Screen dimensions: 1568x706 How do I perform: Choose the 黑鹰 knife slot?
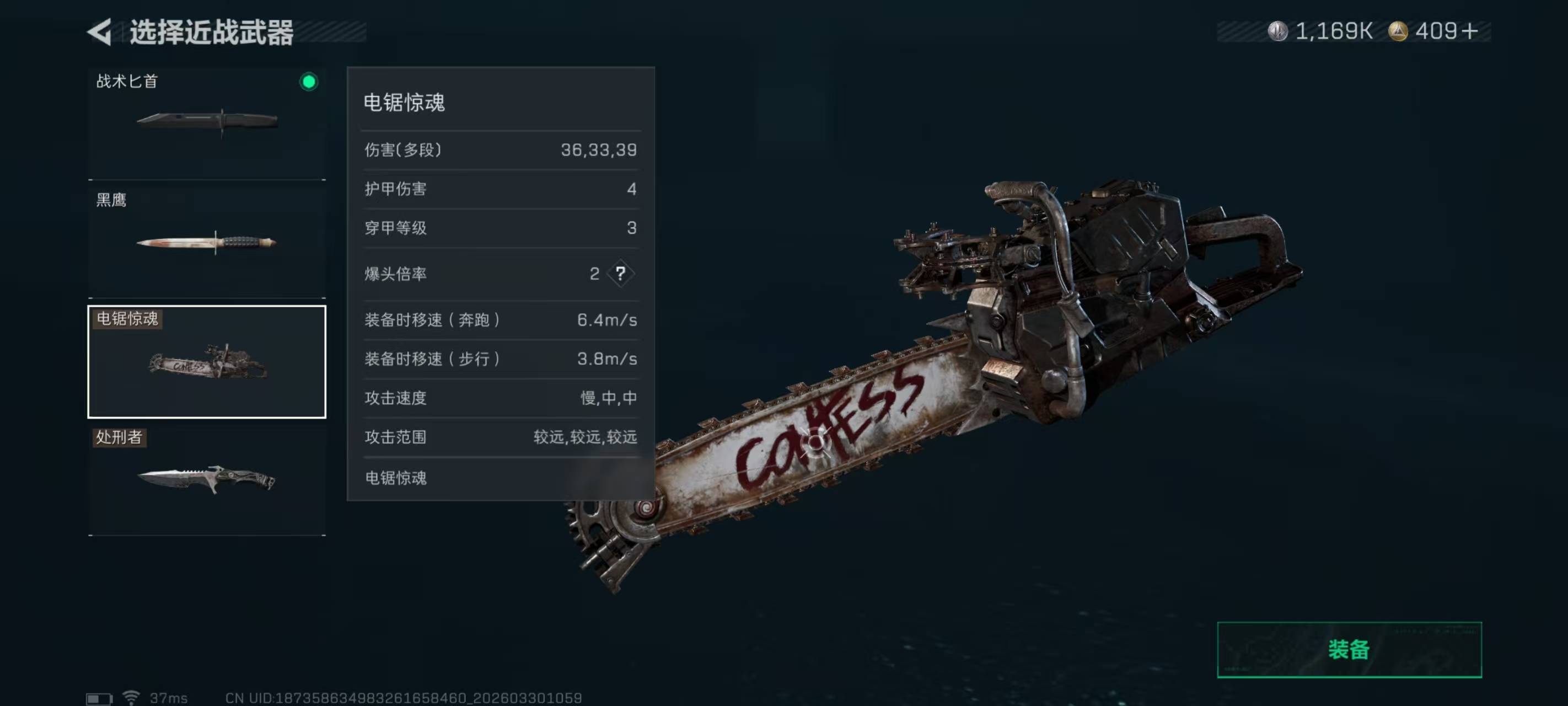point(207,242)
